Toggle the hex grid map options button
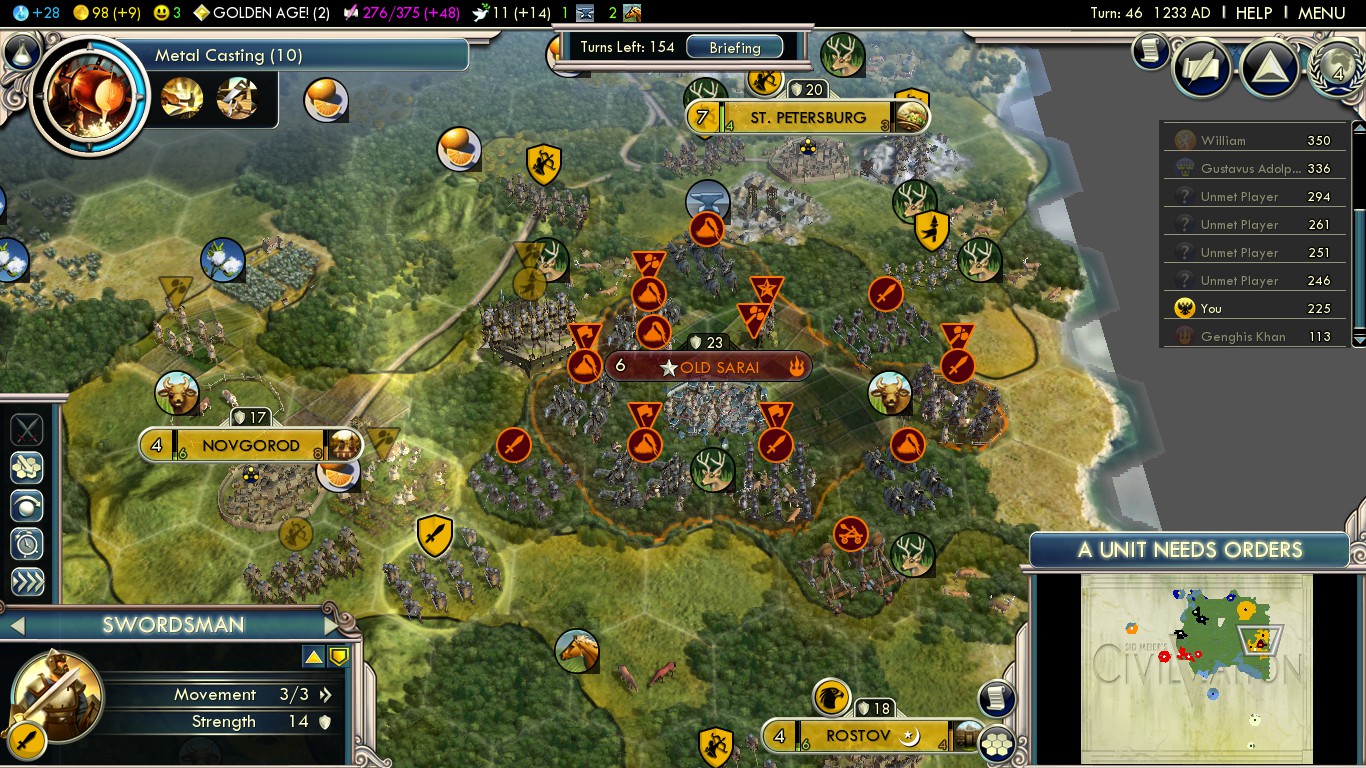Viewport: 1366px width, 768px height. [x=996, y=743]
